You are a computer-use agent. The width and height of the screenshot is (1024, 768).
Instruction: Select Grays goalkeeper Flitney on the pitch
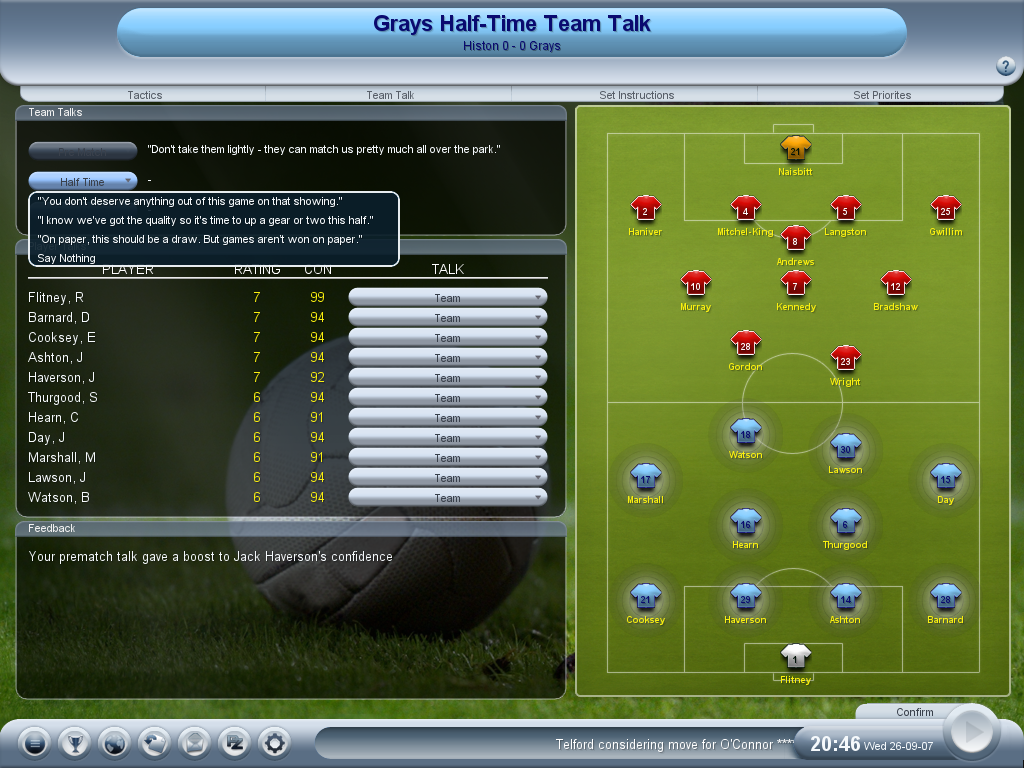[x=795, y=657]
